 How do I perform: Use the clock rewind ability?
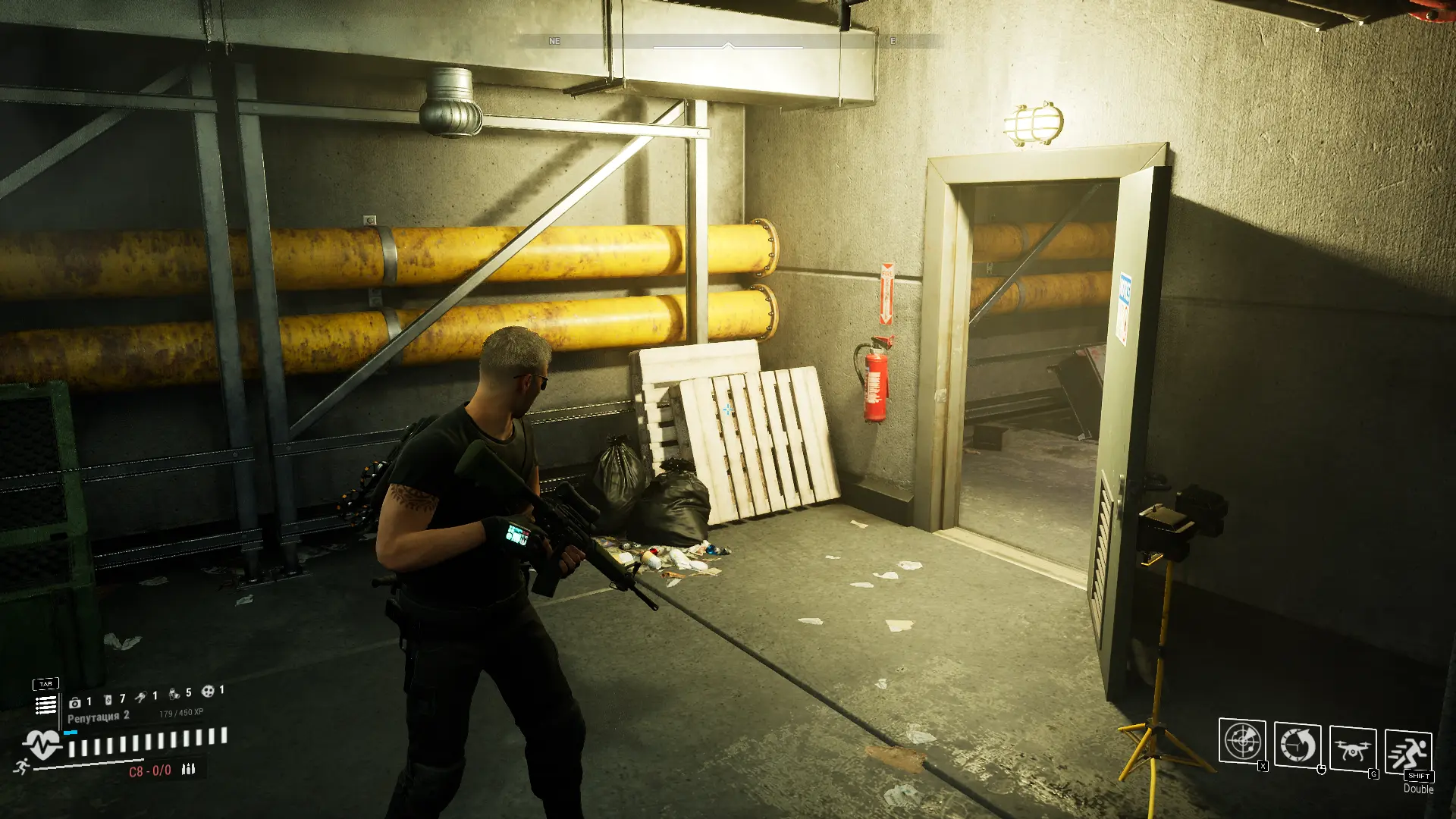[x=1298, y=745]
